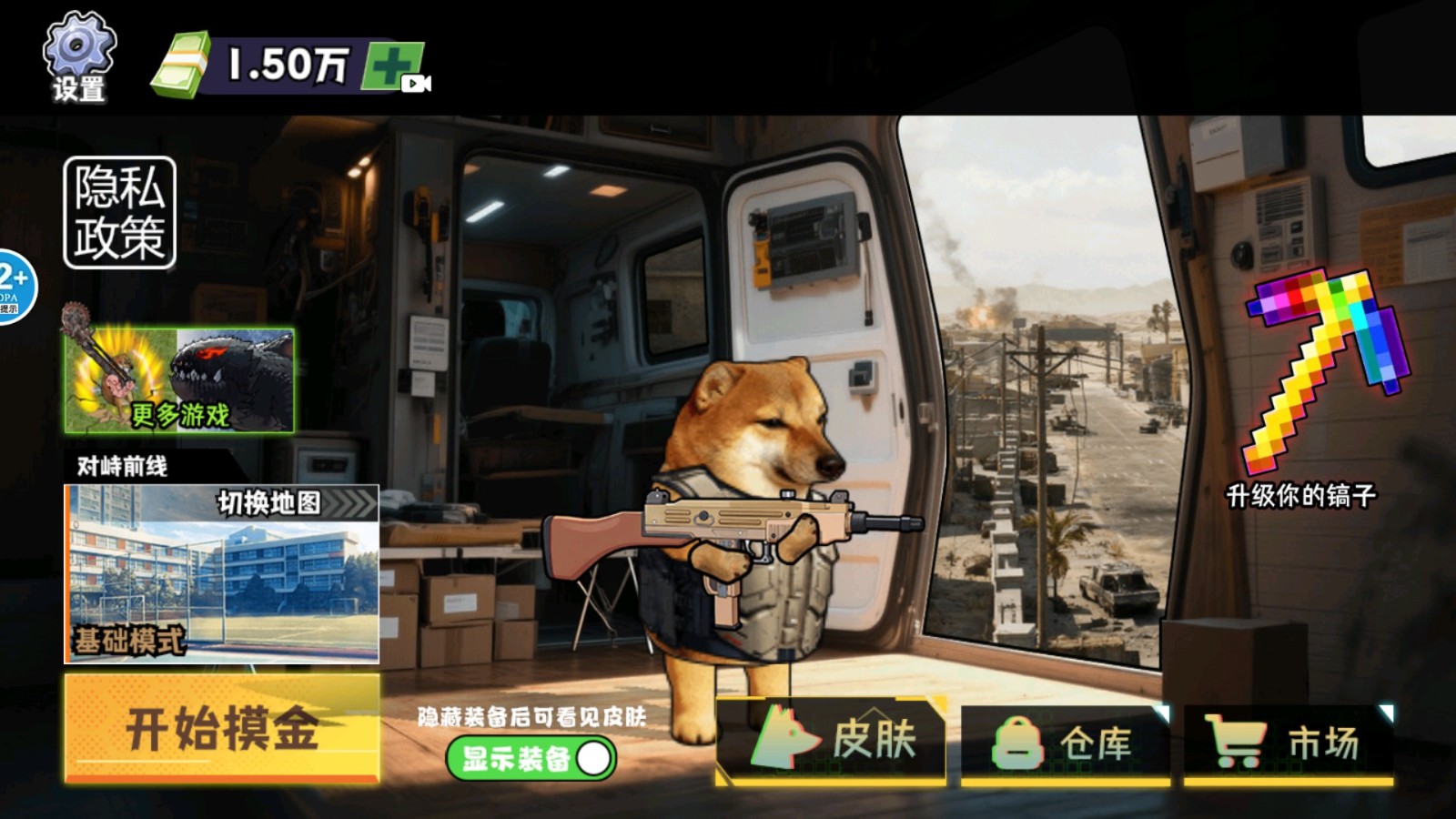Open the 皮肤 skins menu

831,741
